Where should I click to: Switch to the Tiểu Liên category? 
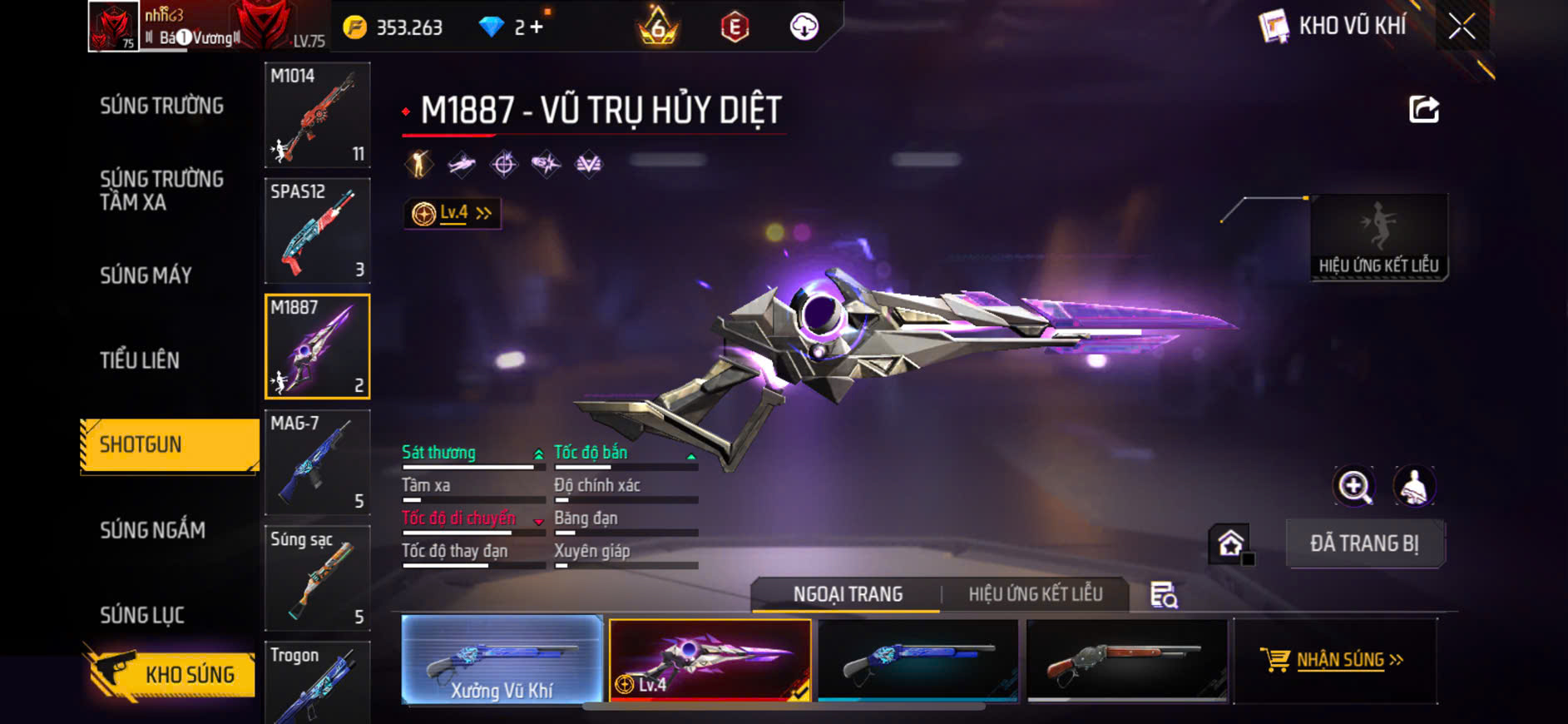(x=140, y=360)
